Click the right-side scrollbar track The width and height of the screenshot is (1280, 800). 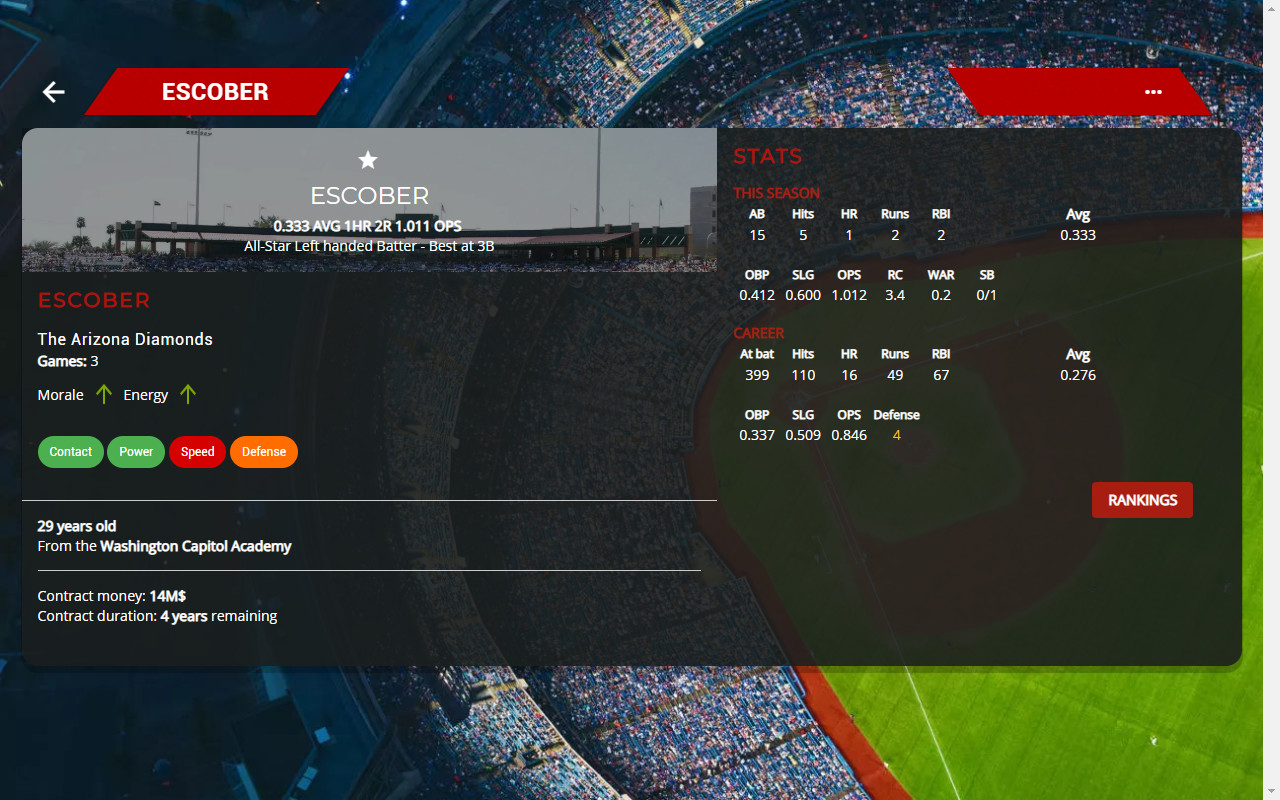pos(1272,400)
